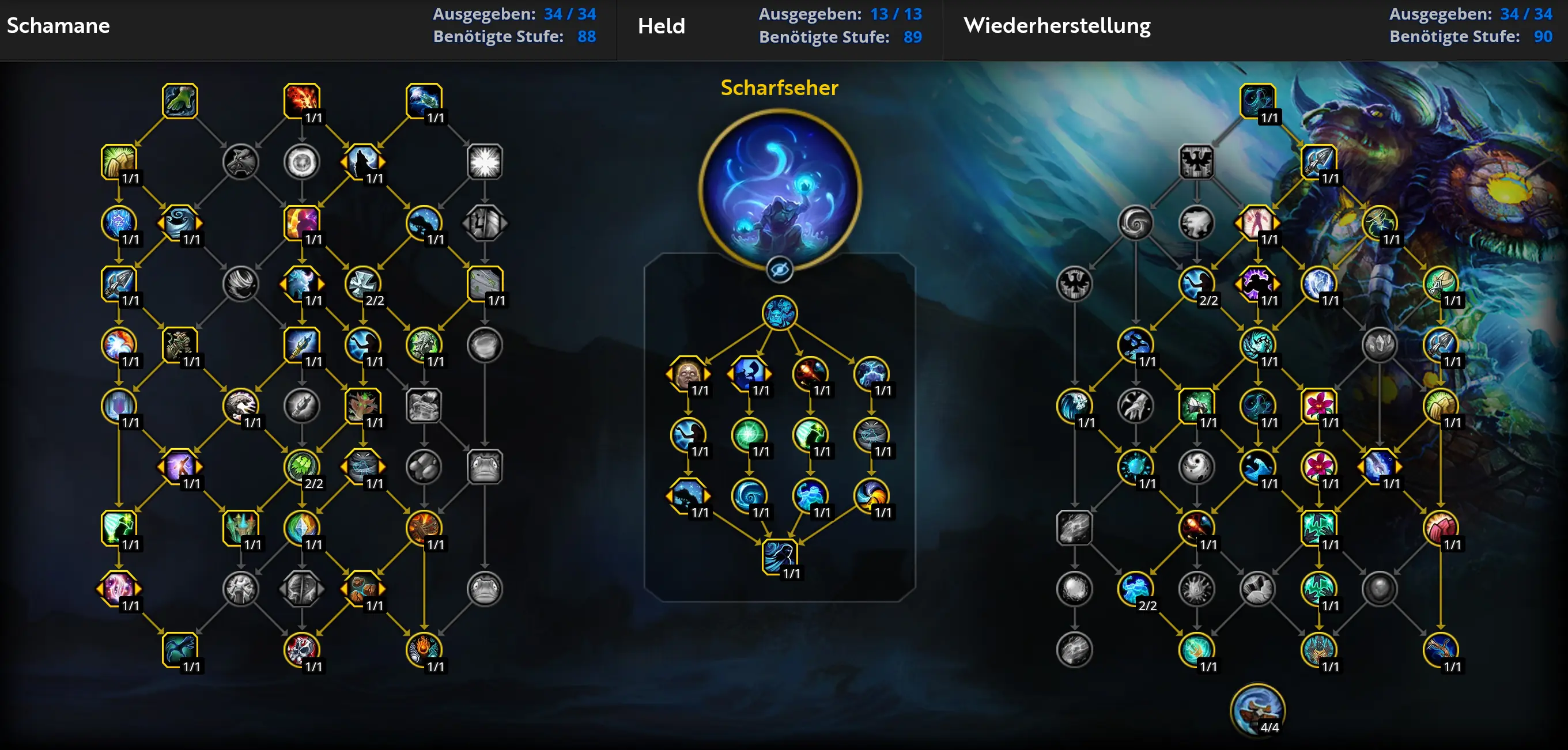Select the Wiederherstellung tree header
Image resolution: width=1568 pixels, height=750 pixels.
[x=1057, y=25]
